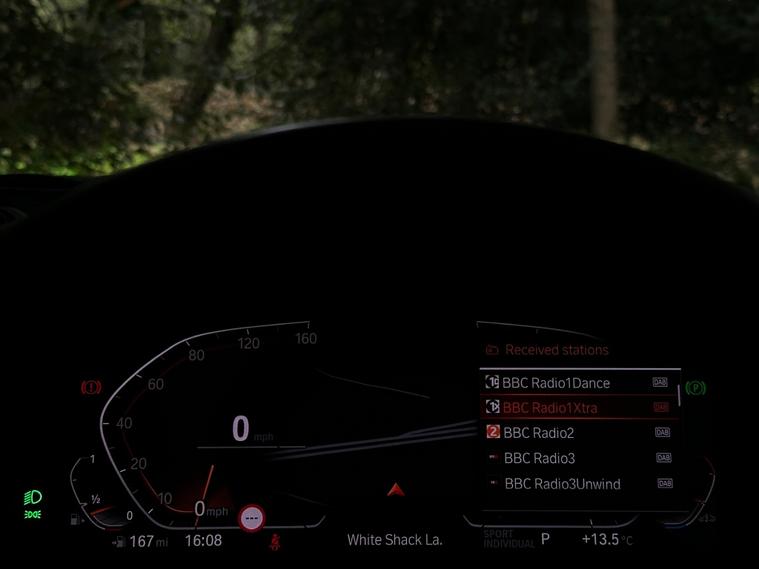This screenshot has height=569, width=759.
Task: Open the Received stations header
Action: click(556, 350)
